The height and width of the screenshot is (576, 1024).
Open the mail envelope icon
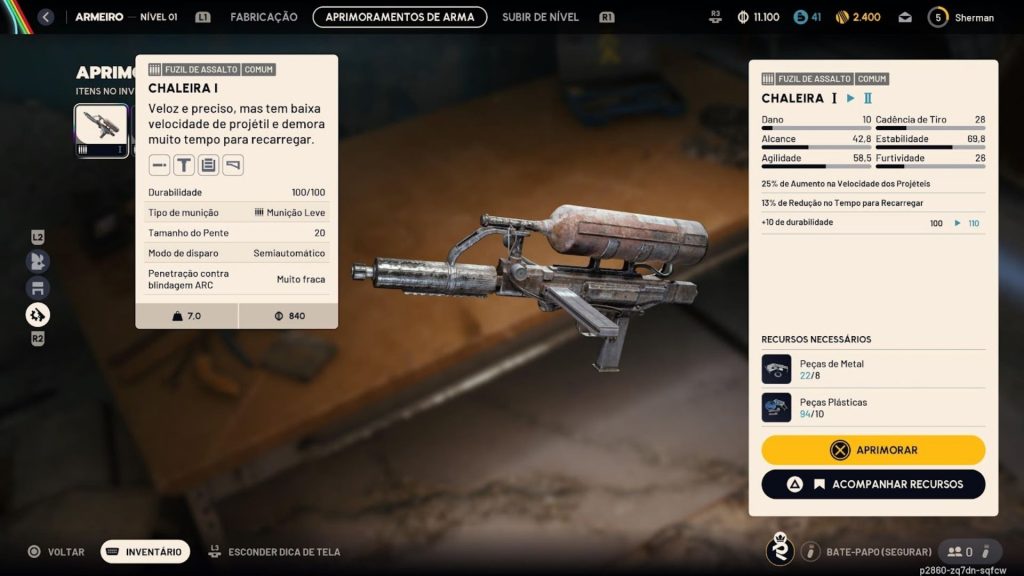[x=906, y=17]
